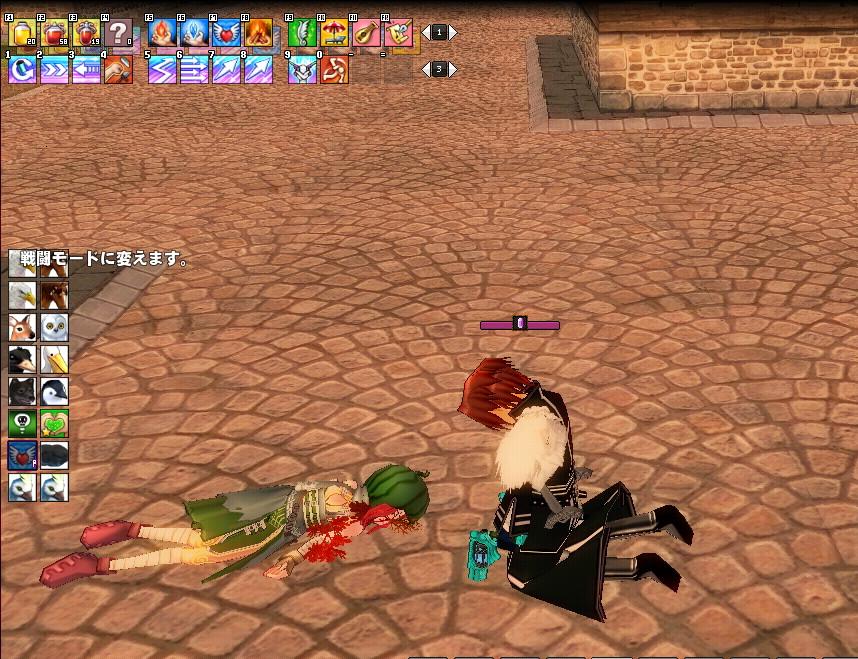Click right arrow of top hotbar page

point(453,33)
